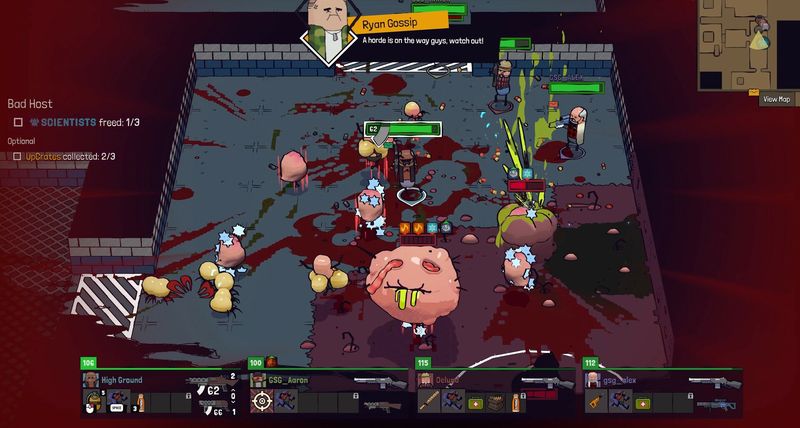Use High Ground's orange canister item

coord(140,402)
